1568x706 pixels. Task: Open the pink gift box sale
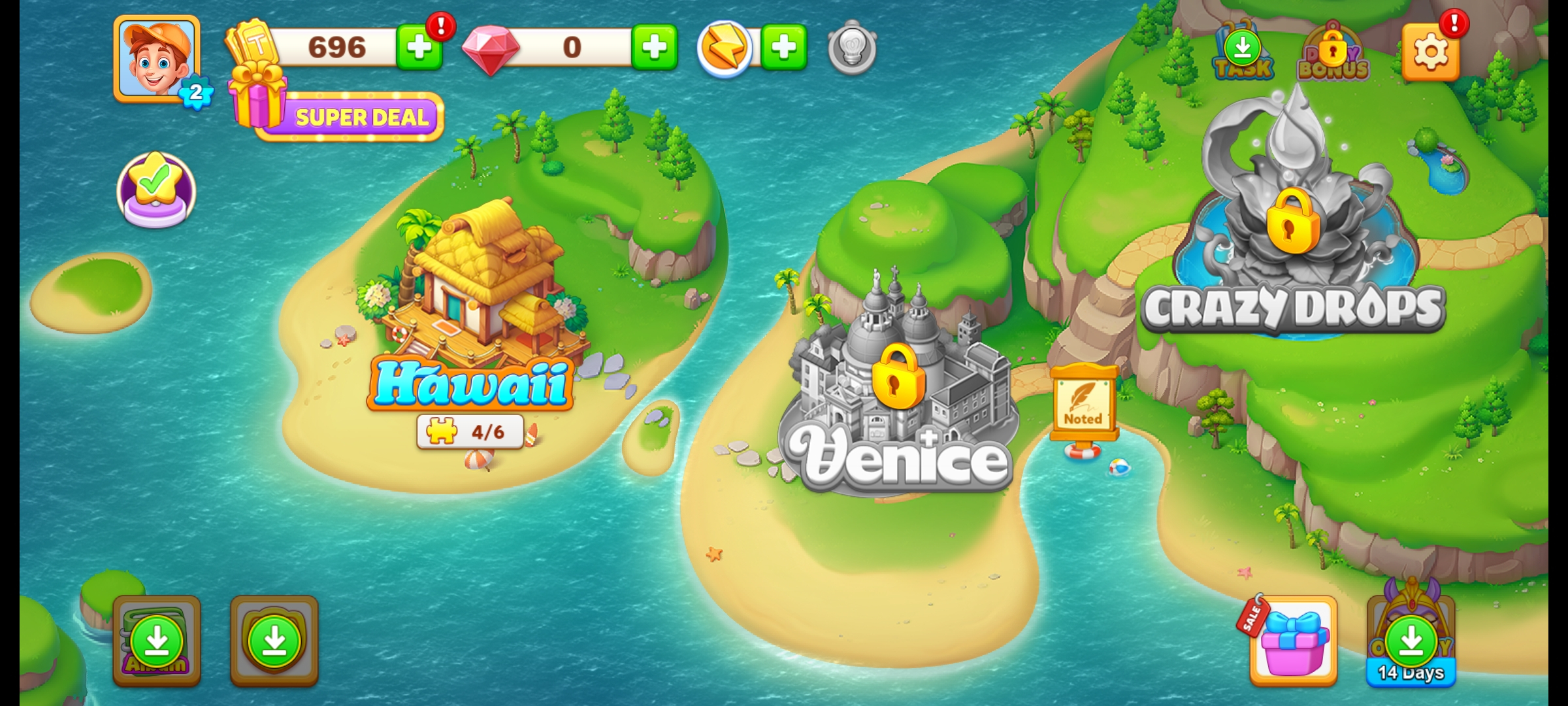pos(1294,641)
